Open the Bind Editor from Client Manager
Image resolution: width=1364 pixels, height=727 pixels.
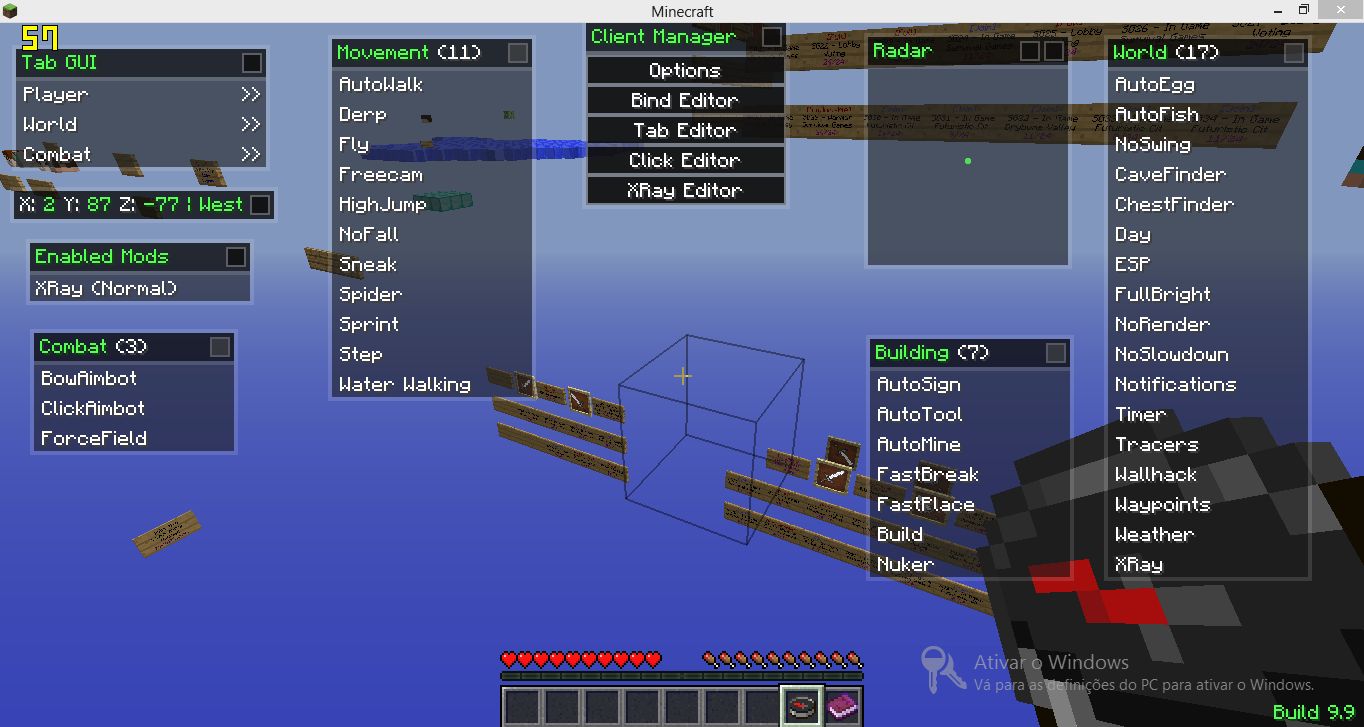click(x=684, y=100)
